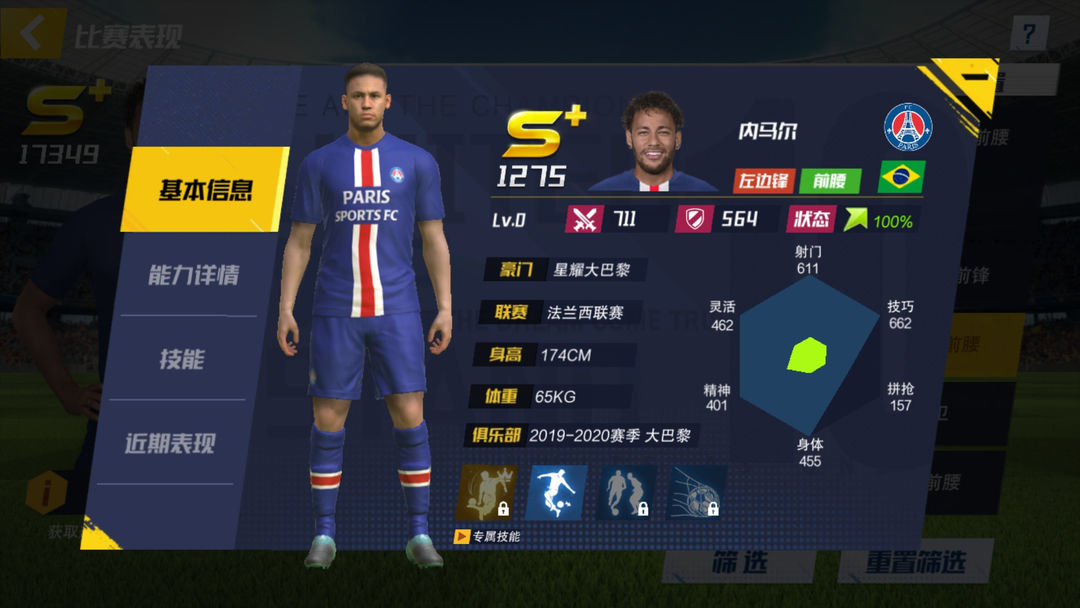Tap the 左边锋 position tag
Image resolution: width=1080 pixels, height=608 pixels.
pos(764,181)
